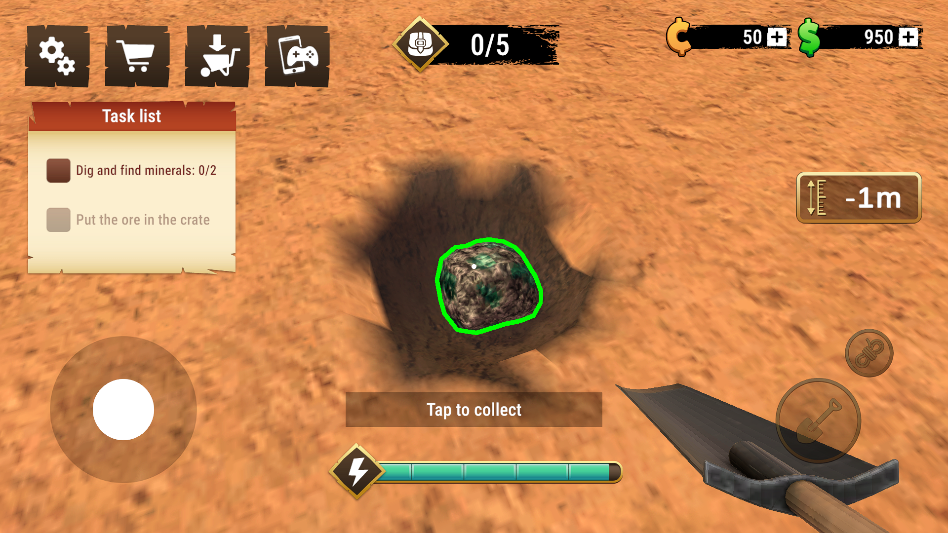
Task: Select the "Dig and find minerals" task
Action: (x=132, y=171)
